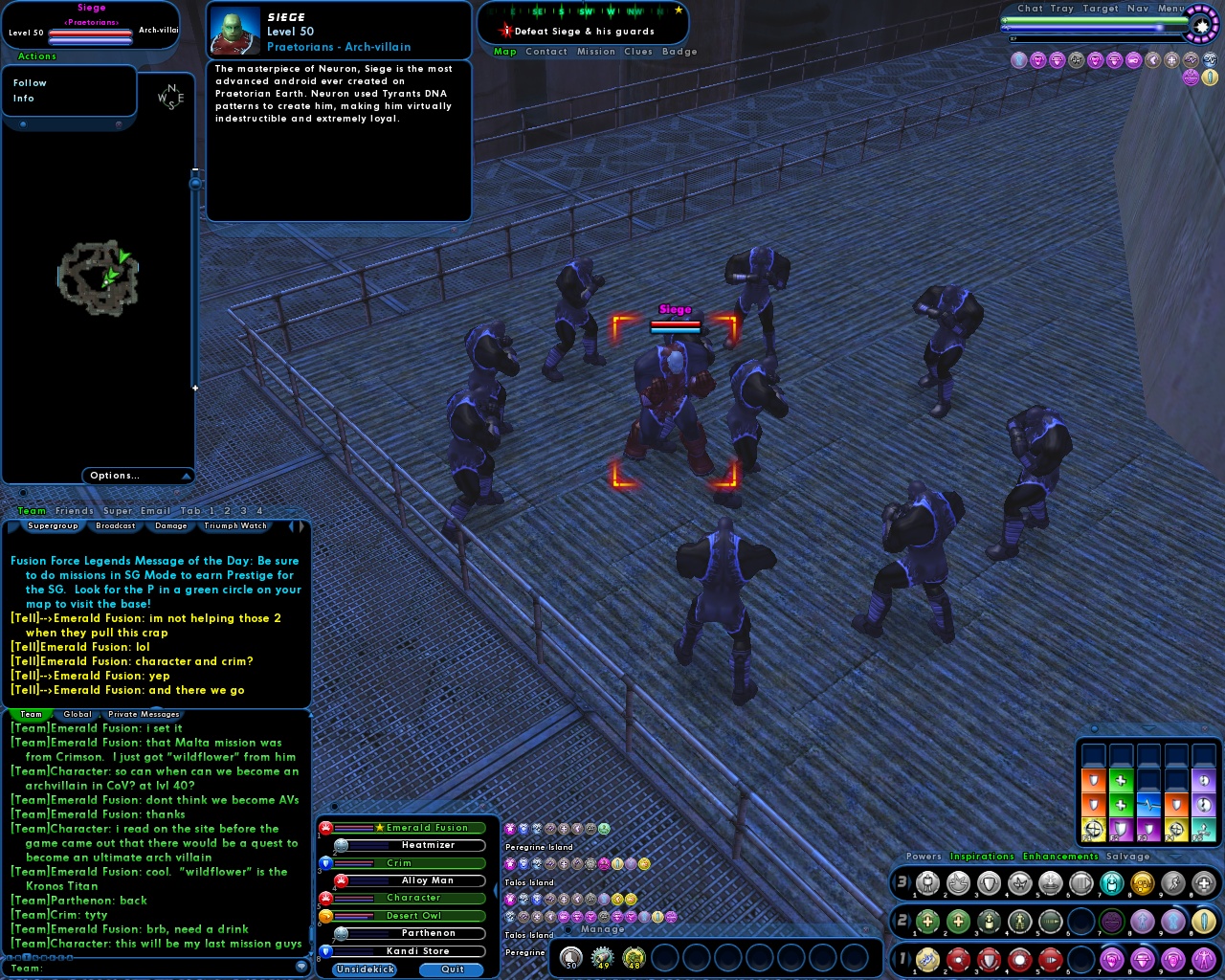Enable Follow in the Actions panel
This screenshot has height=980, width=1225.
pyautogui.click(x=30, y=82)
